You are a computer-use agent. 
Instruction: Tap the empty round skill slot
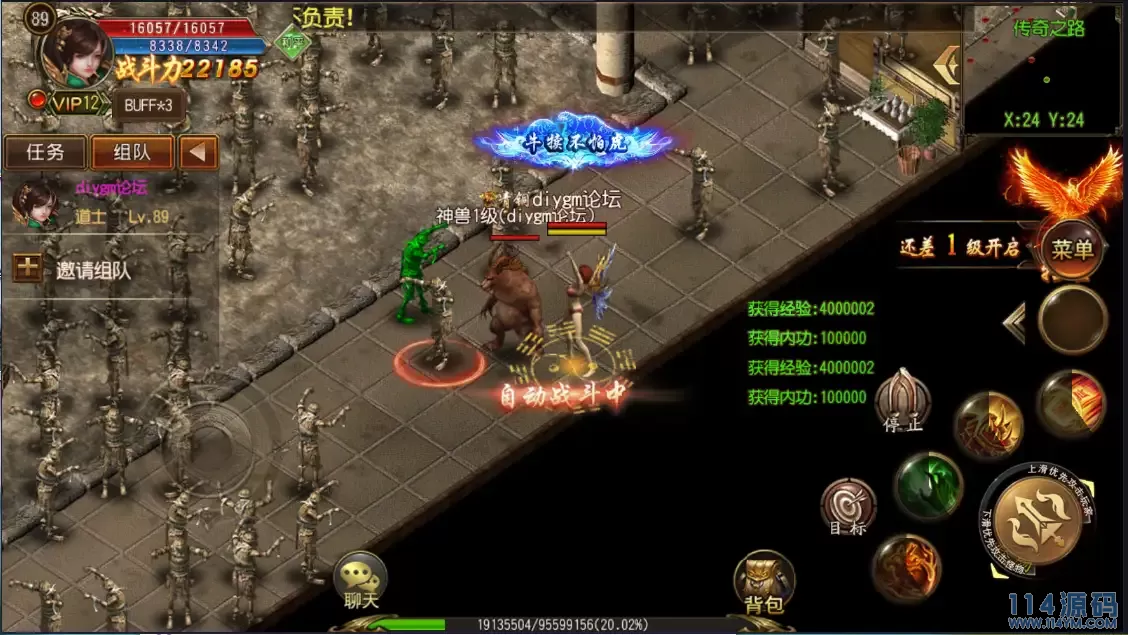point(1072,320)
